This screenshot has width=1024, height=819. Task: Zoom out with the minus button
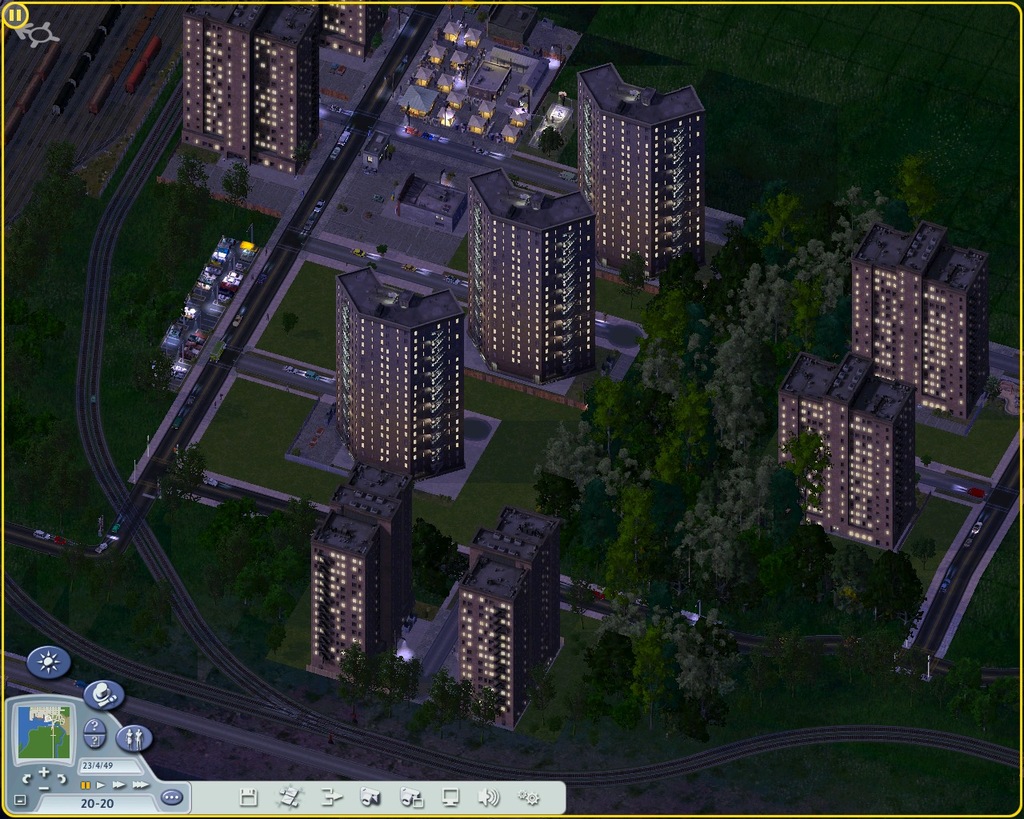(x=44, y=788)
